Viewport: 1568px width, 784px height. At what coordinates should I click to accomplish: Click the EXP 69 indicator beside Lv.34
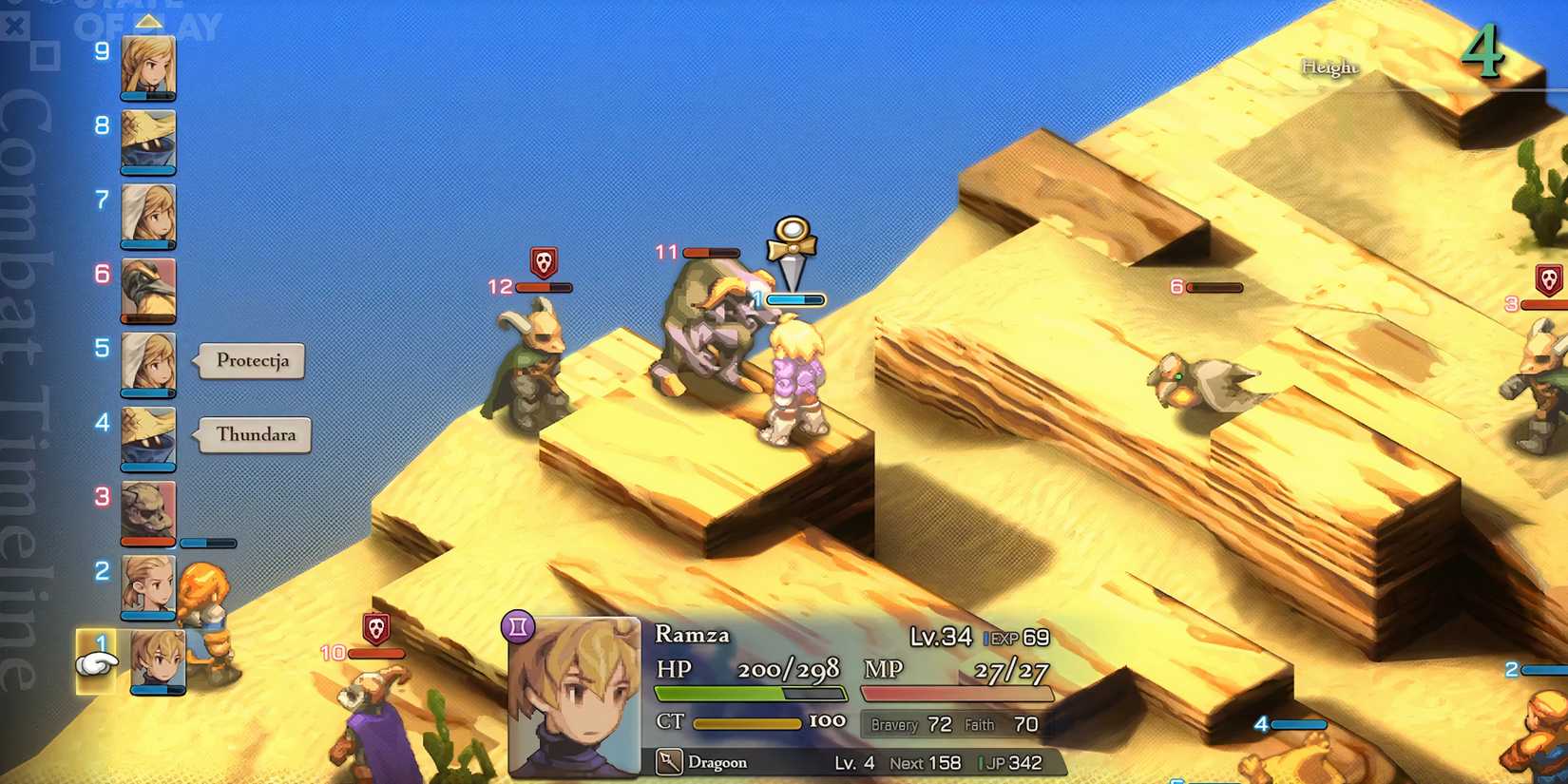(1015, 637)
